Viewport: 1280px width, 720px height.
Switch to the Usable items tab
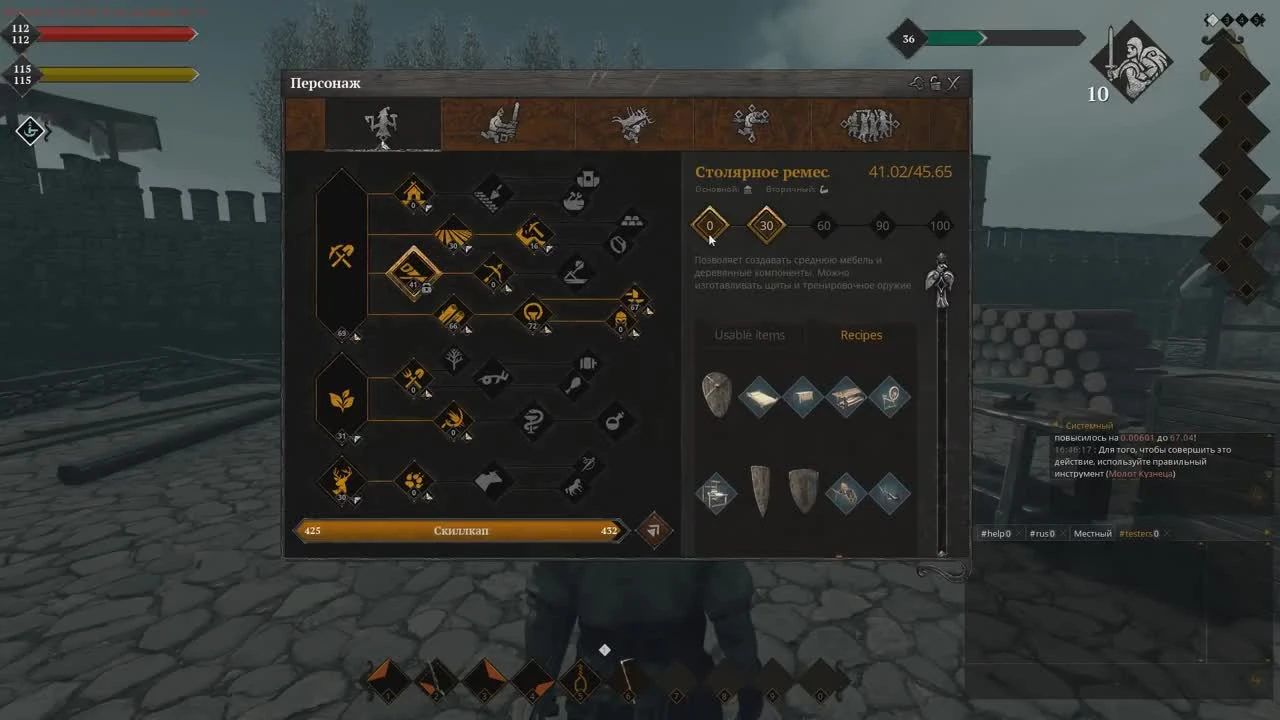click(748, 335)
